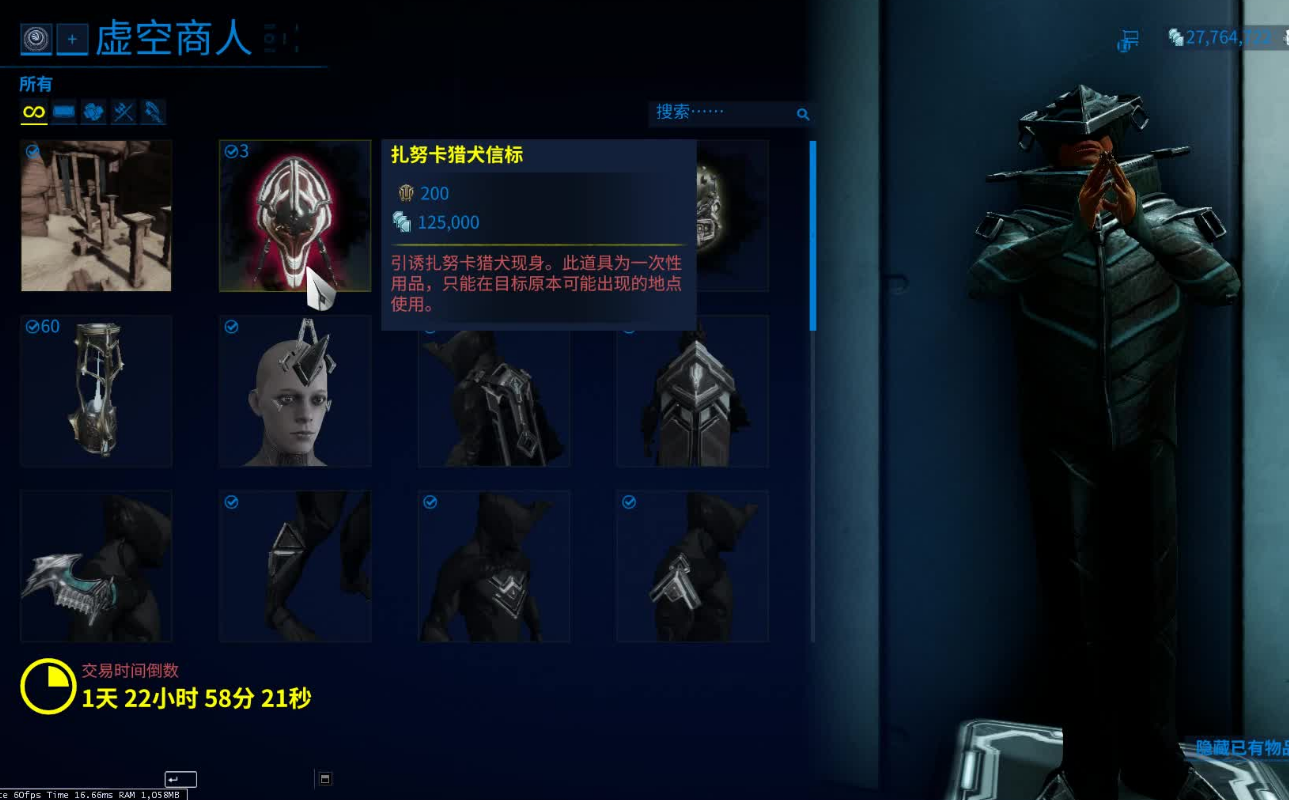This screenshot has height=800, width=1289.
Task: Click the search magnifier icon
Action: 803,114
